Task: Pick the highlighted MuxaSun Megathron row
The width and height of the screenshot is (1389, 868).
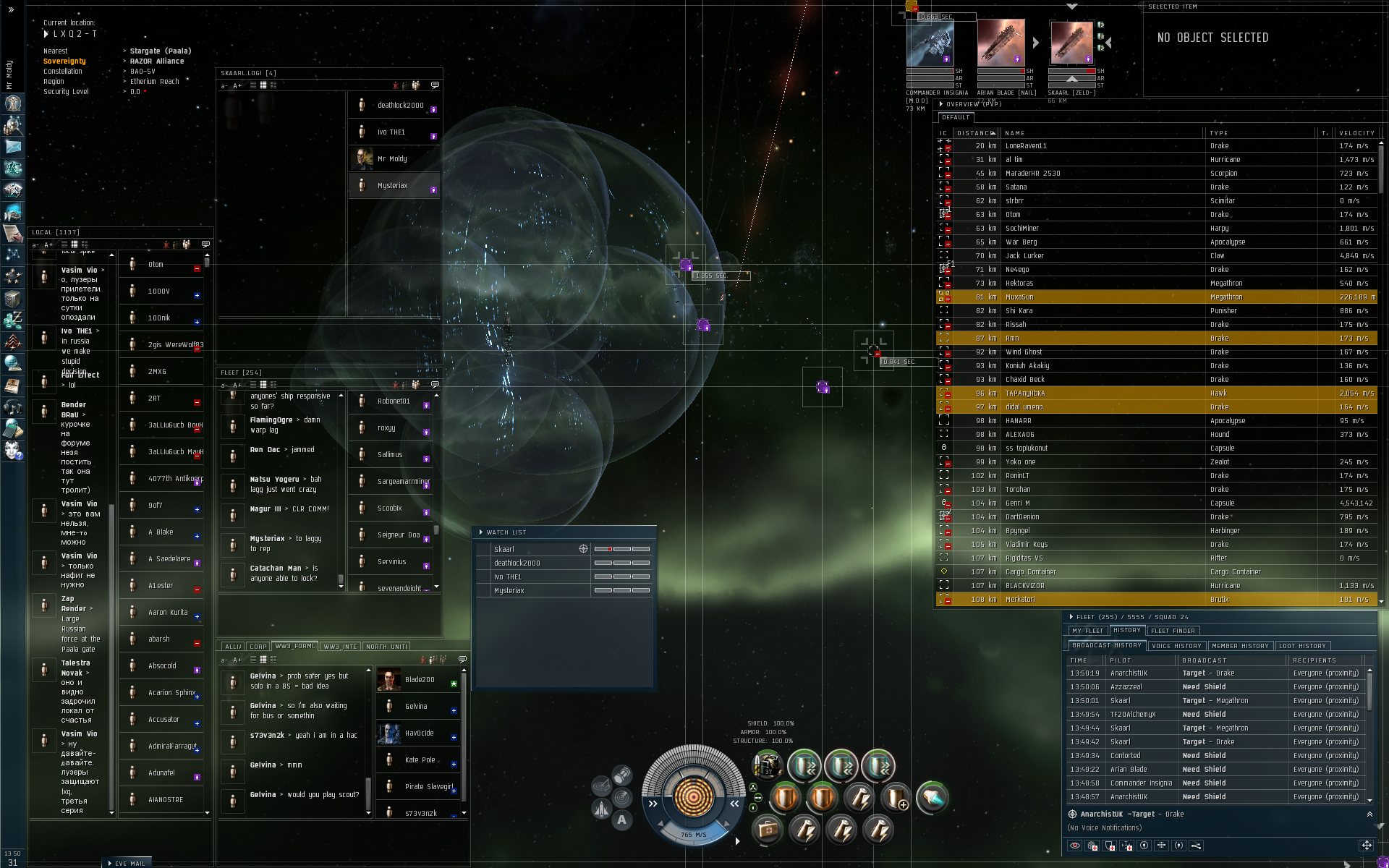Action: pos(1085,297)
